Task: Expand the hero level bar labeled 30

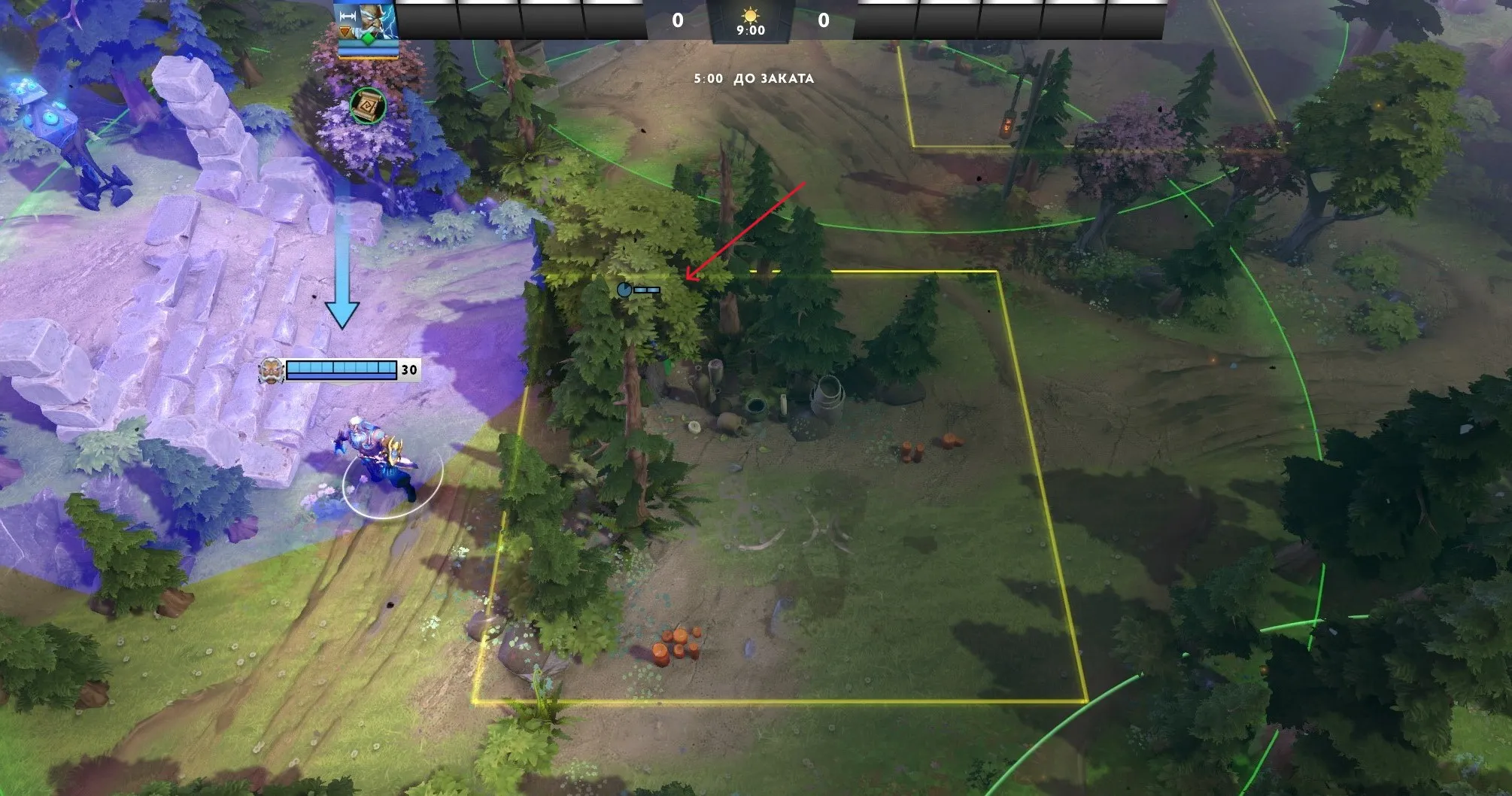Action: [346, 369]
